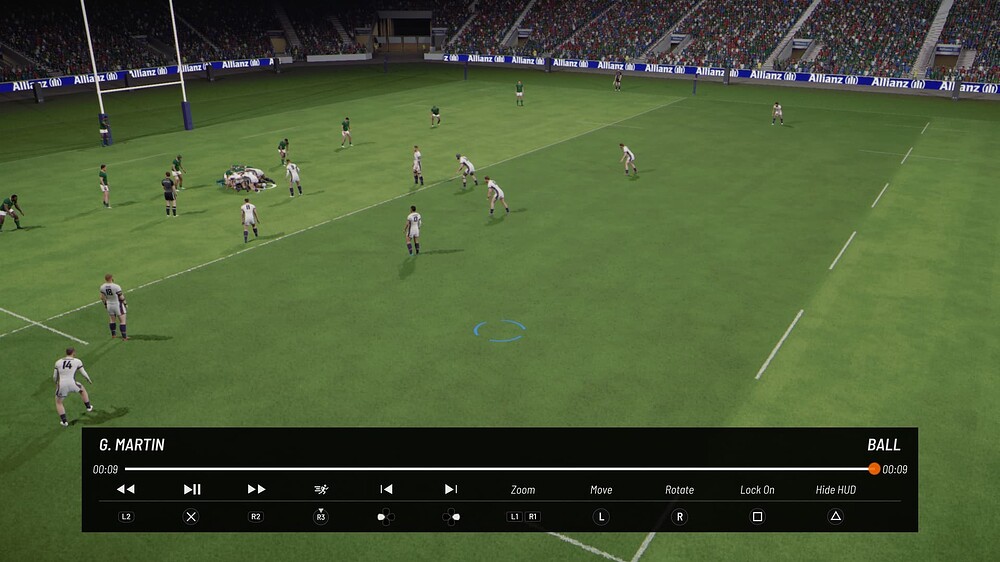The image size is (1000, 562).
Task: Hide the replay HUD
Action: click(835, 490)
